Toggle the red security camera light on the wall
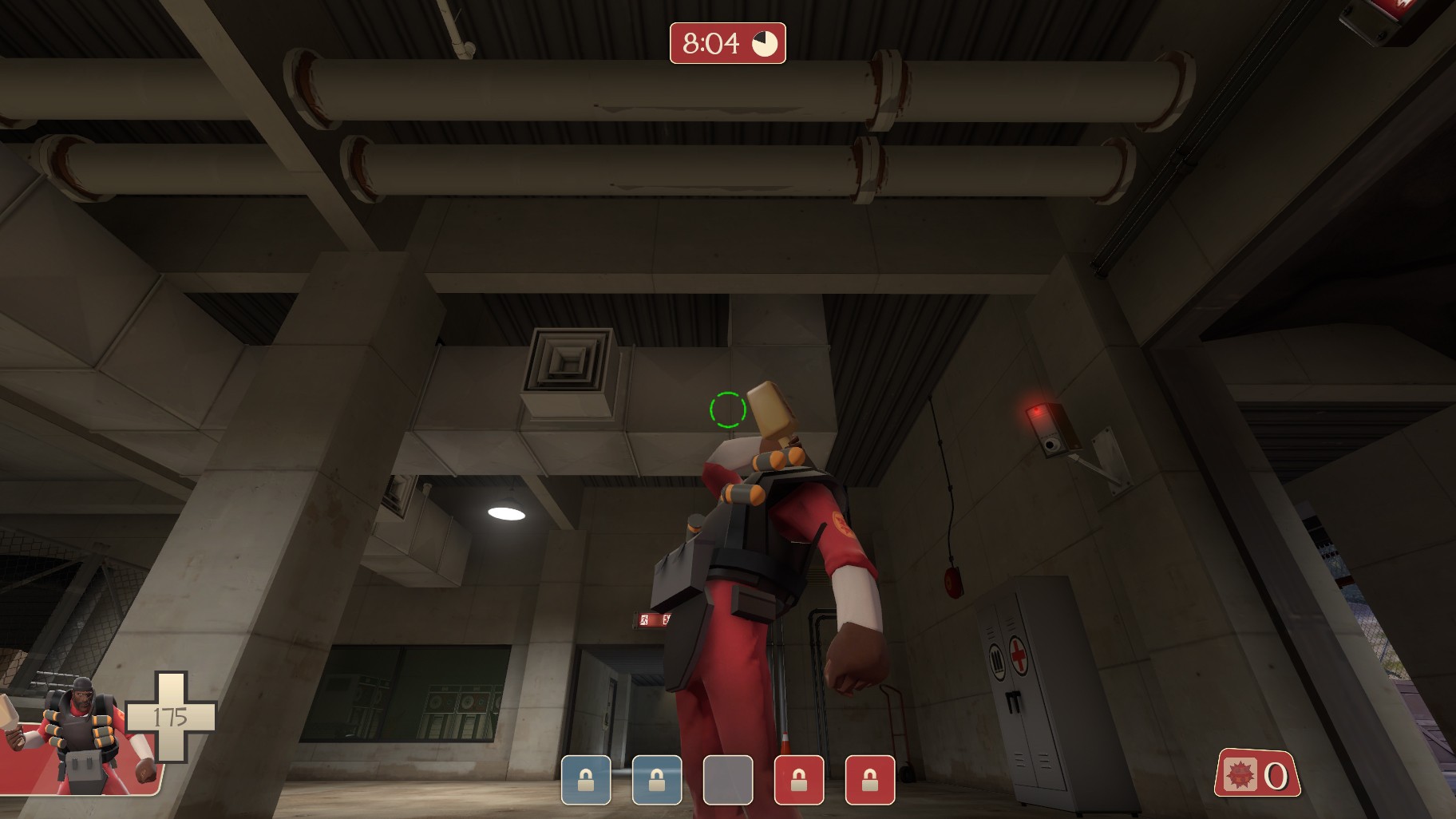This screenshot has height=819, width=1456. tap(1036, 411)
